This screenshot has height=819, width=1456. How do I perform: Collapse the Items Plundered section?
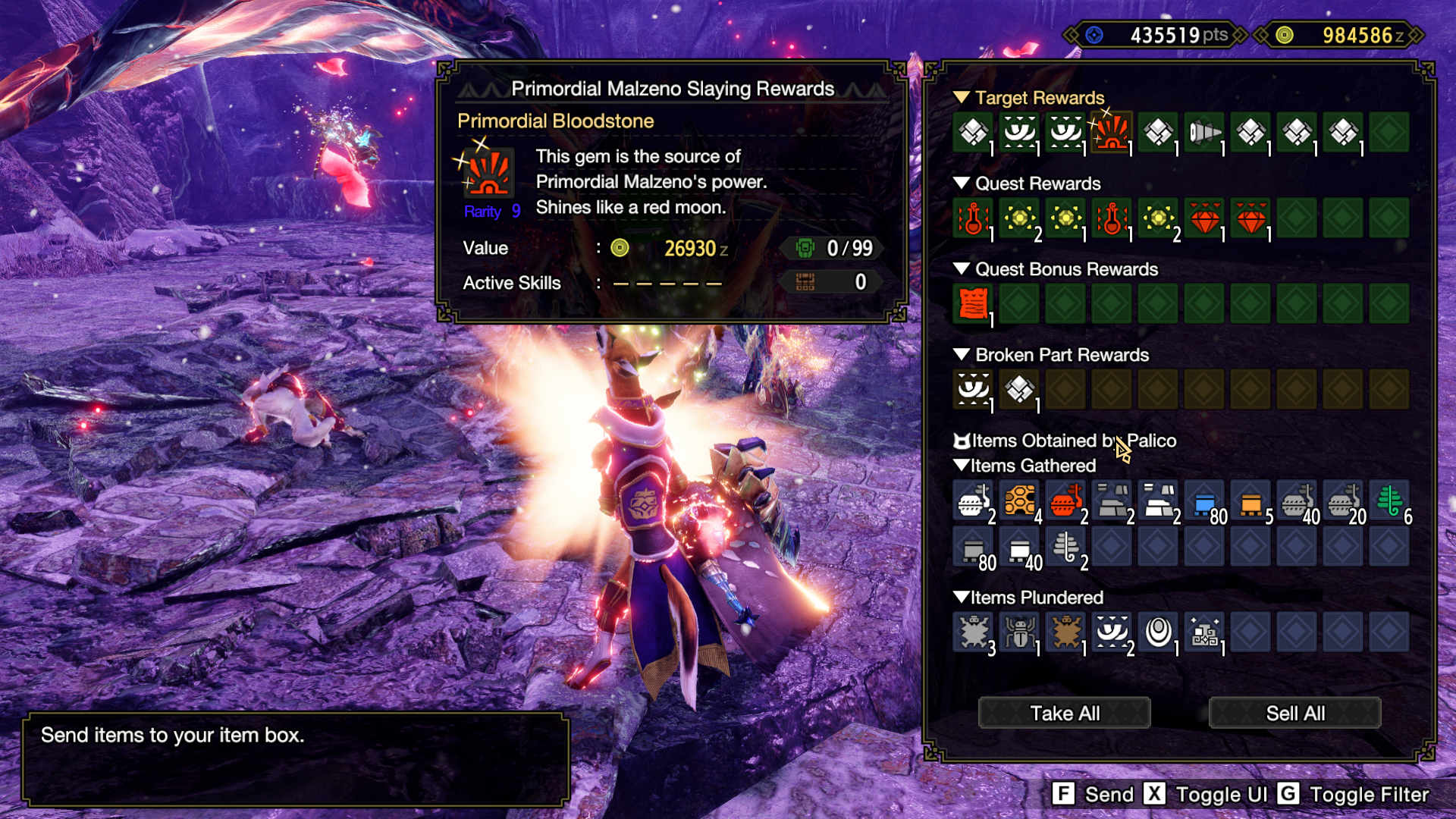[962, 598]
